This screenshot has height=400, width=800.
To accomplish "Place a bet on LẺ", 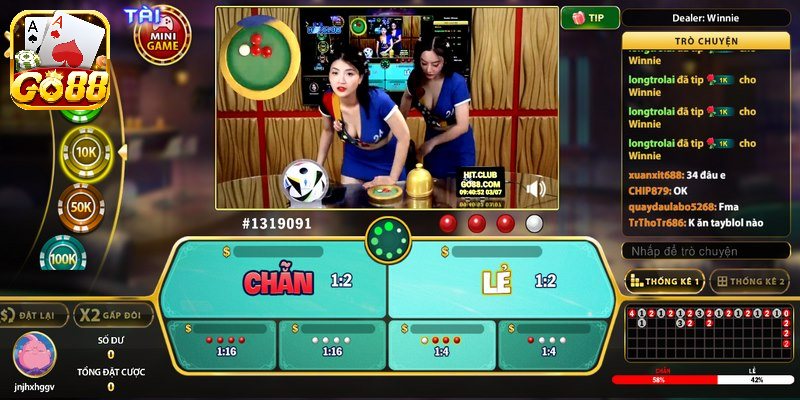I will 500,281.
